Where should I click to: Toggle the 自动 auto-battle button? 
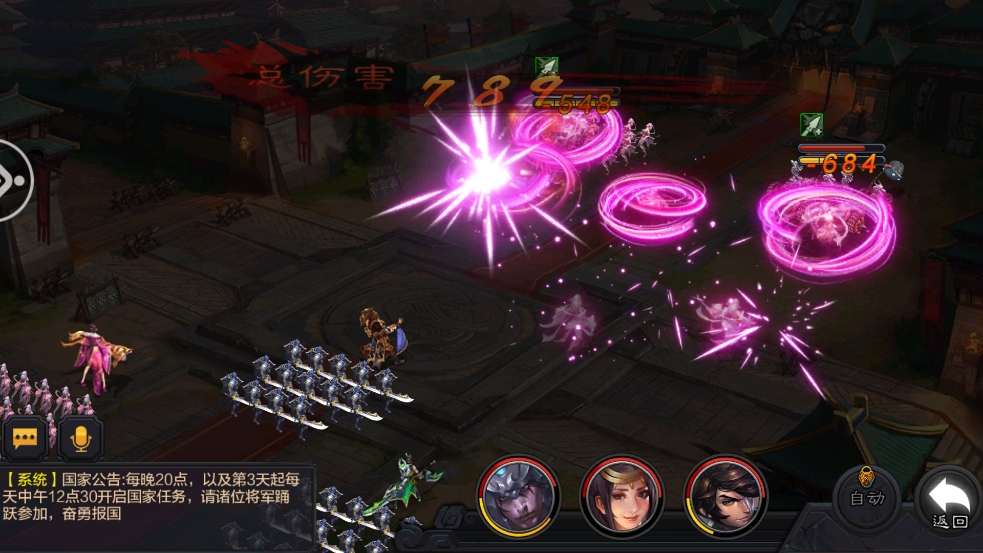pos(866,497)
